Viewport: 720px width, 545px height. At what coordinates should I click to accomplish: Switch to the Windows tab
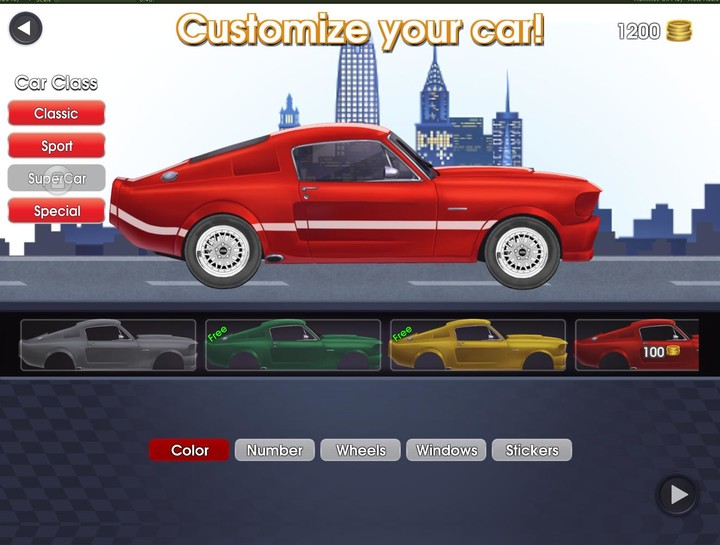click(x=446, y=450)
